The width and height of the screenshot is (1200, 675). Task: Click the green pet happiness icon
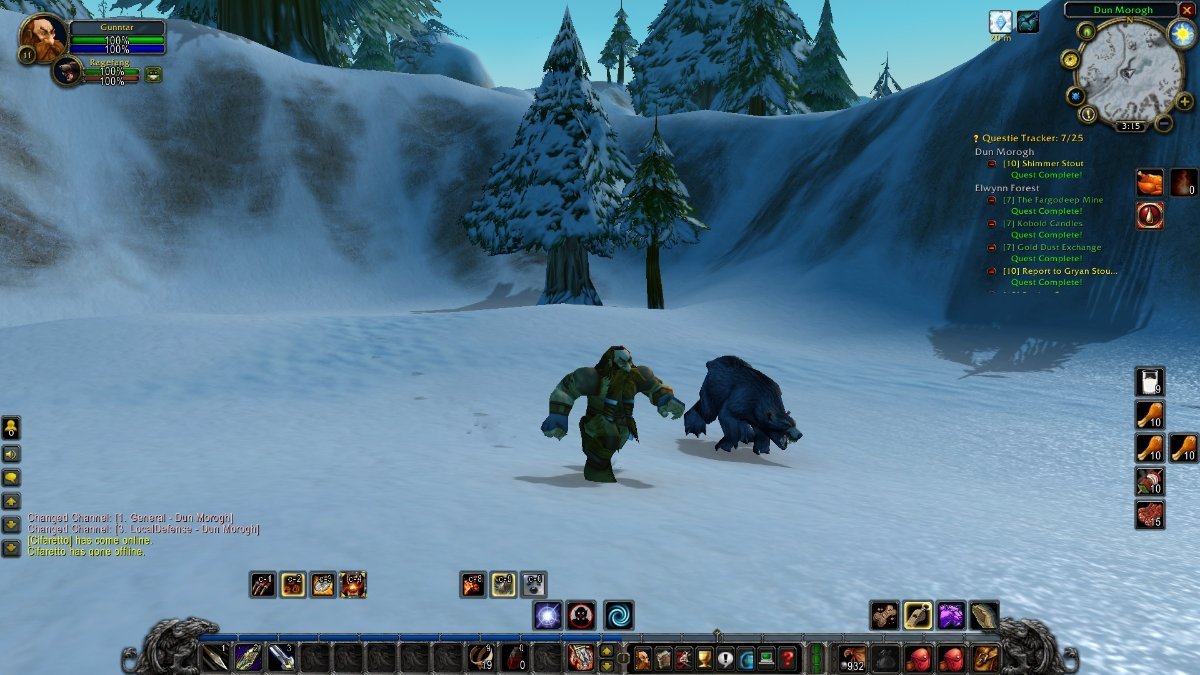click(153, 73)
